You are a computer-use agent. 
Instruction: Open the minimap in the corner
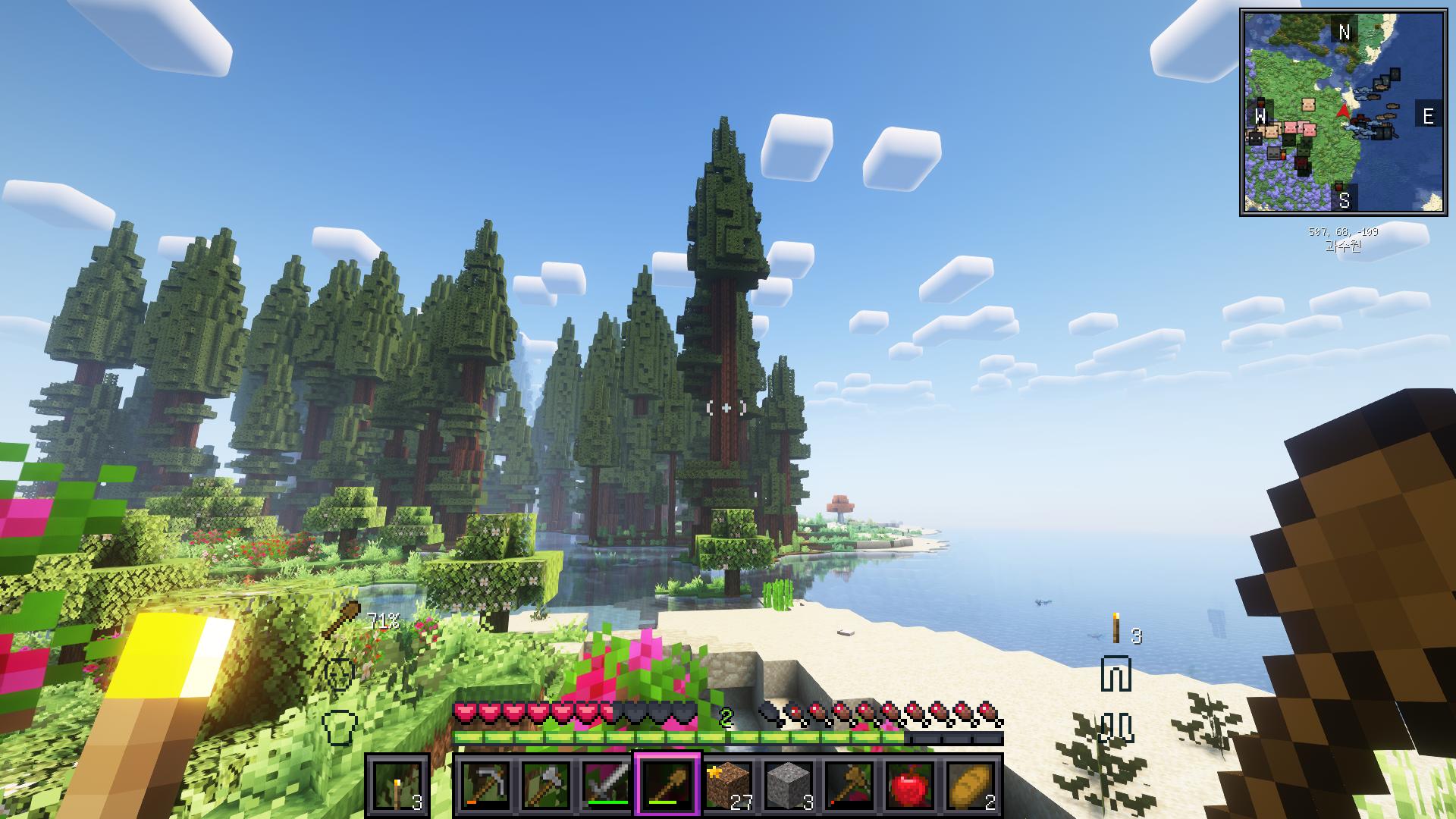(1343, 112)
